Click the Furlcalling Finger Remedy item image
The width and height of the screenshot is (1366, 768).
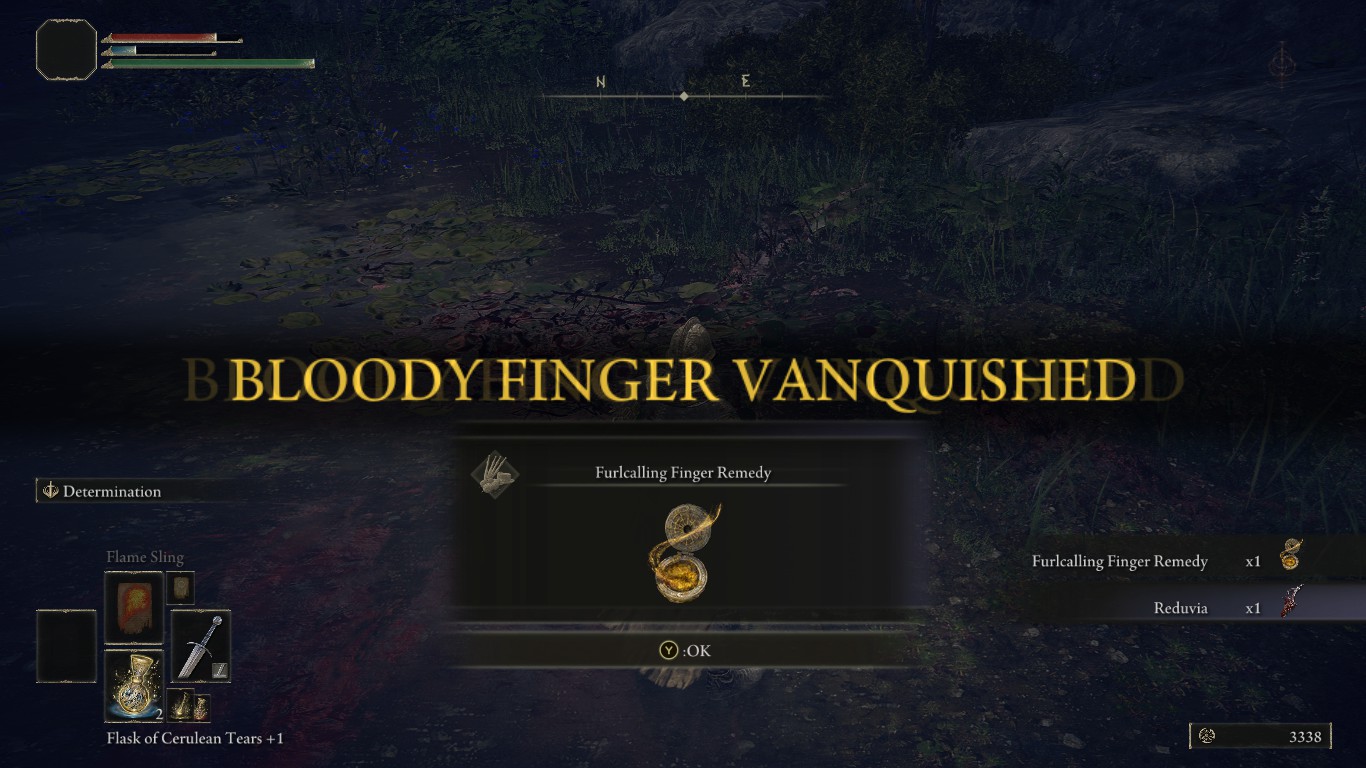point(683,550)
